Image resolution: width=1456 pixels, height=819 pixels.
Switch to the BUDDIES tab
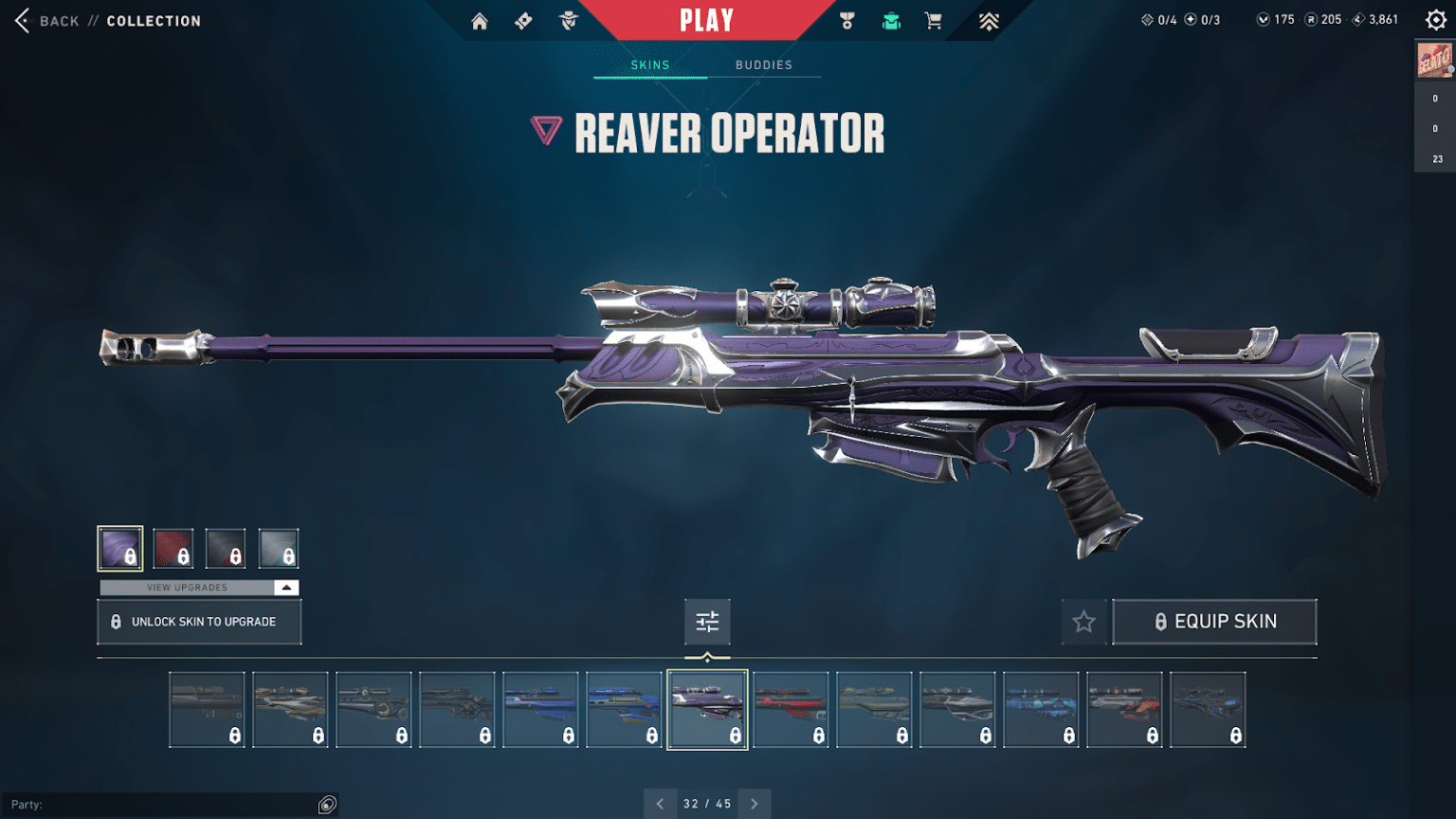click(763, 64)
